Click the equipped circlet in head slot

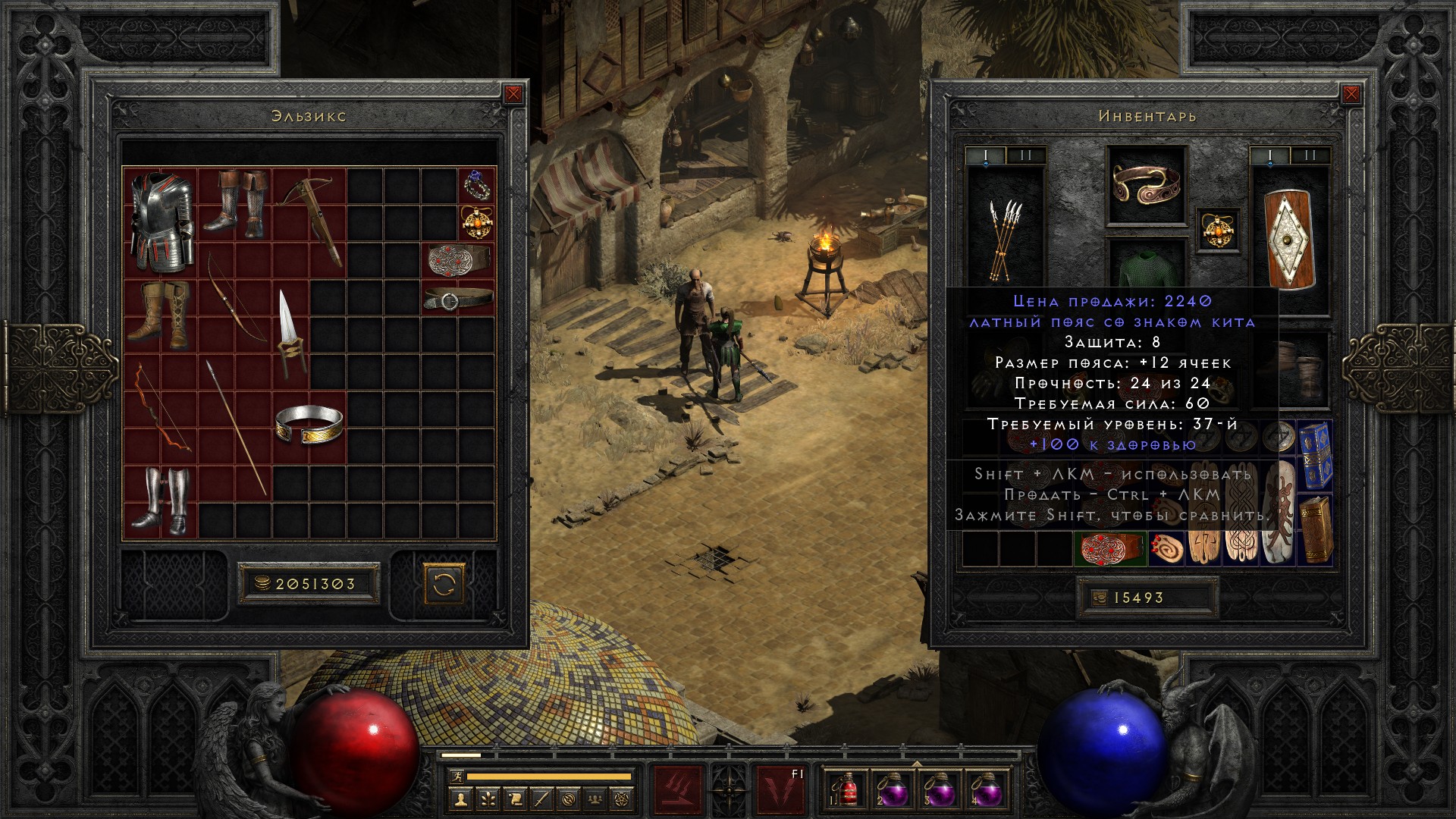coord(1146,184)
